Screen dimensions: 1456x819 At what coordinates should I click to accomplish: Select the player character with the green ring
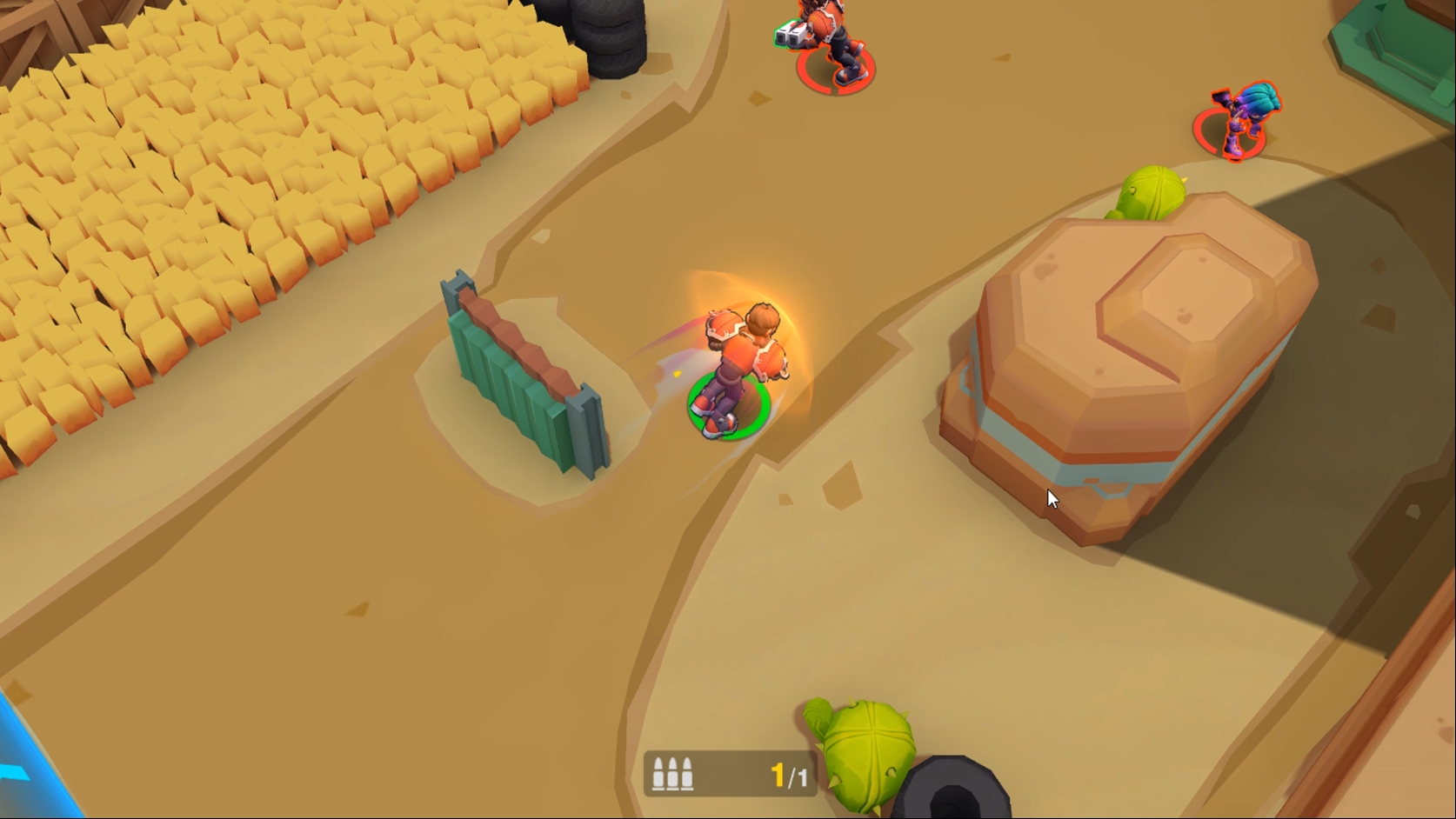point(735,365)
